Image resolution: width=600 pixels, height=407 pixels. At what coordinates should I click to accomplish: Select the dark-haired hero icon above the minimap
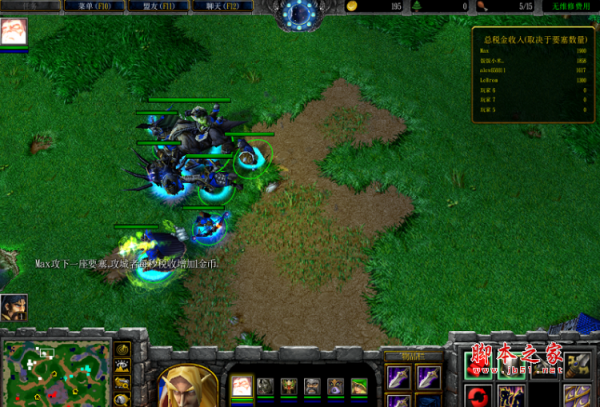(x=13, y=306)
